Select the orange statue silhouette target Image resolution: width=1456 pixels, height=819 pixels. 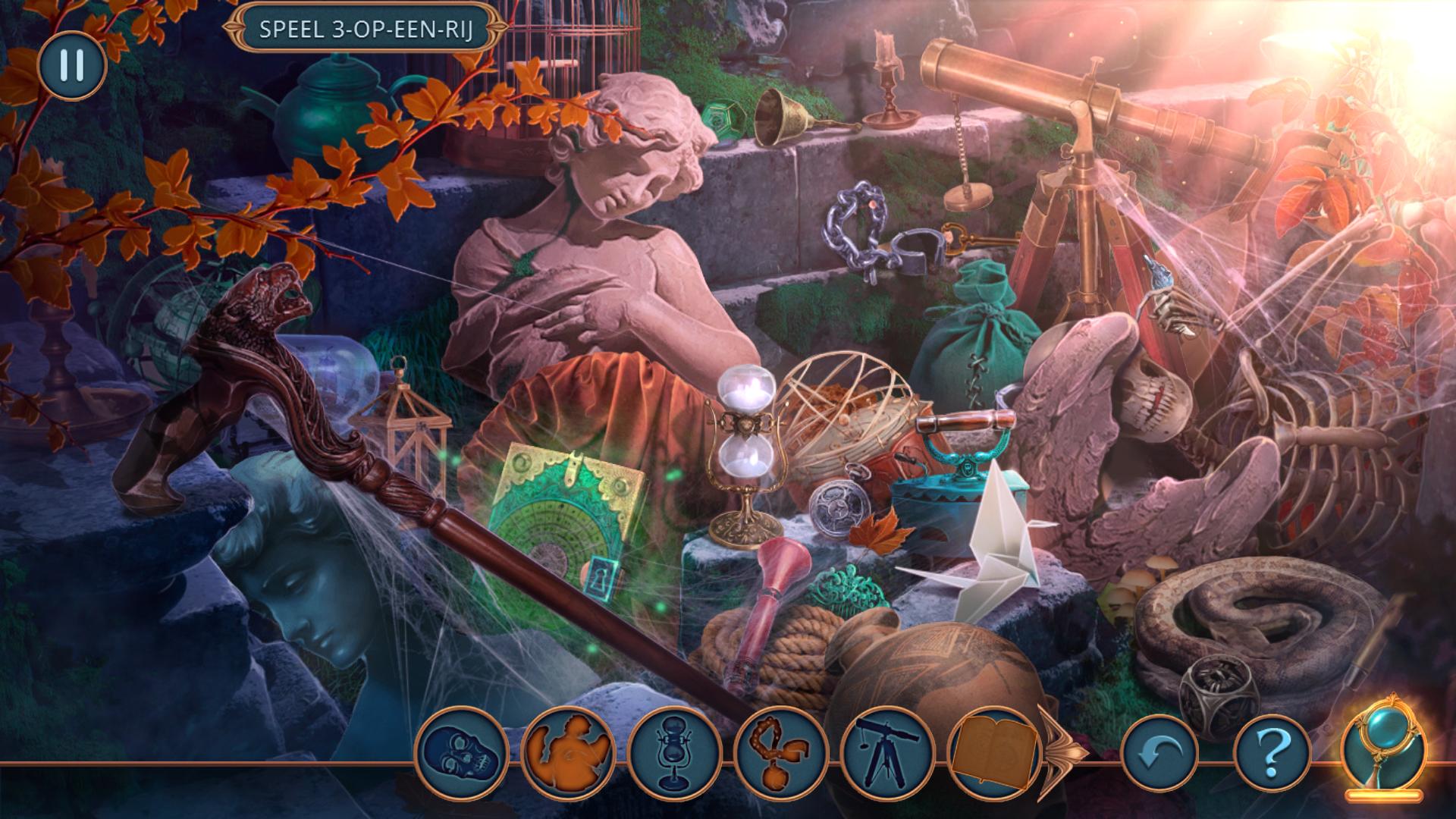pos(568,752)
